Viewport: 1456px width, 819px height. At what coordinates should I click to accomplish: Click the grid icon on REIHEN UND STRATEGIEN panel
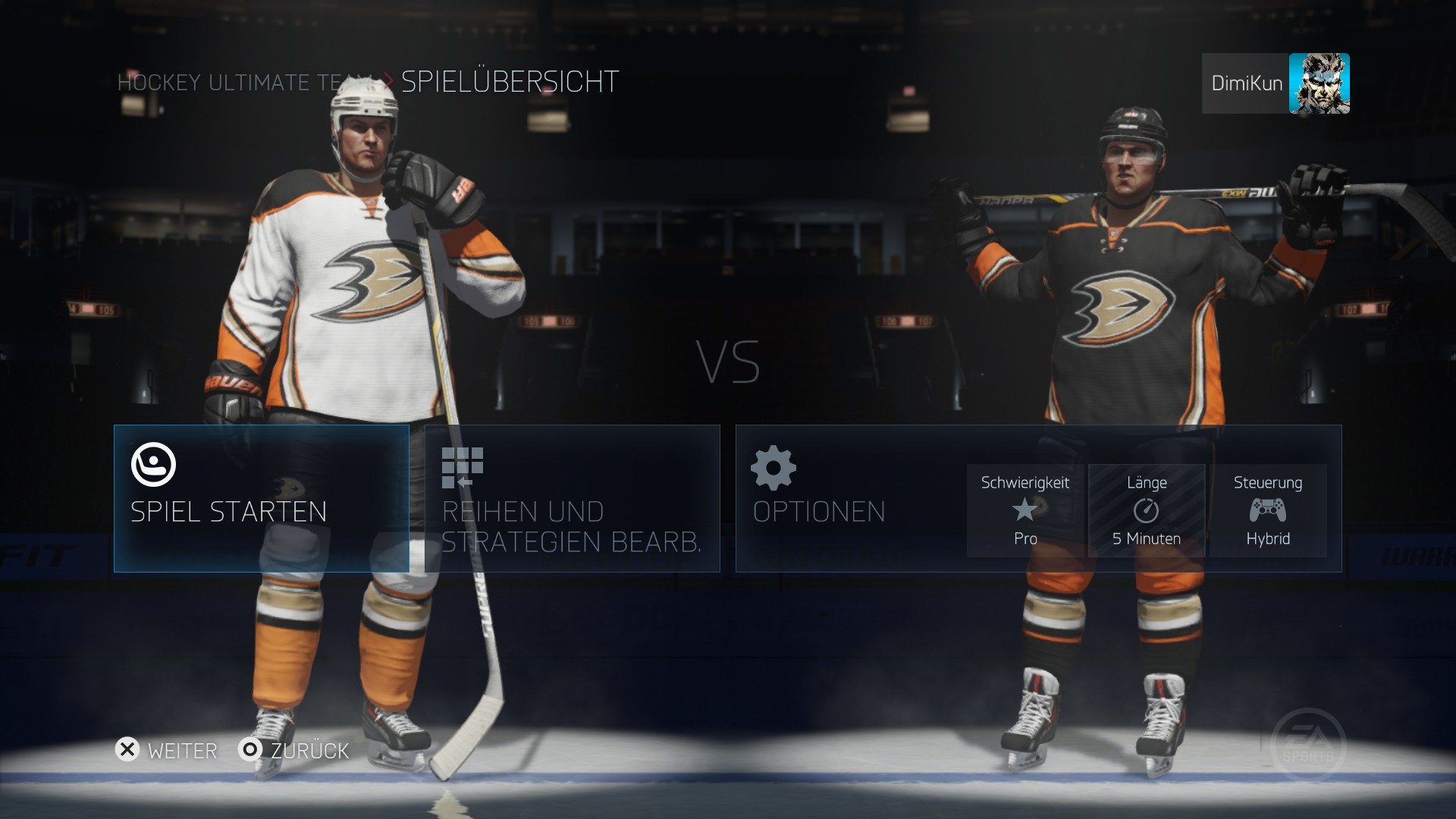point(462,466)
